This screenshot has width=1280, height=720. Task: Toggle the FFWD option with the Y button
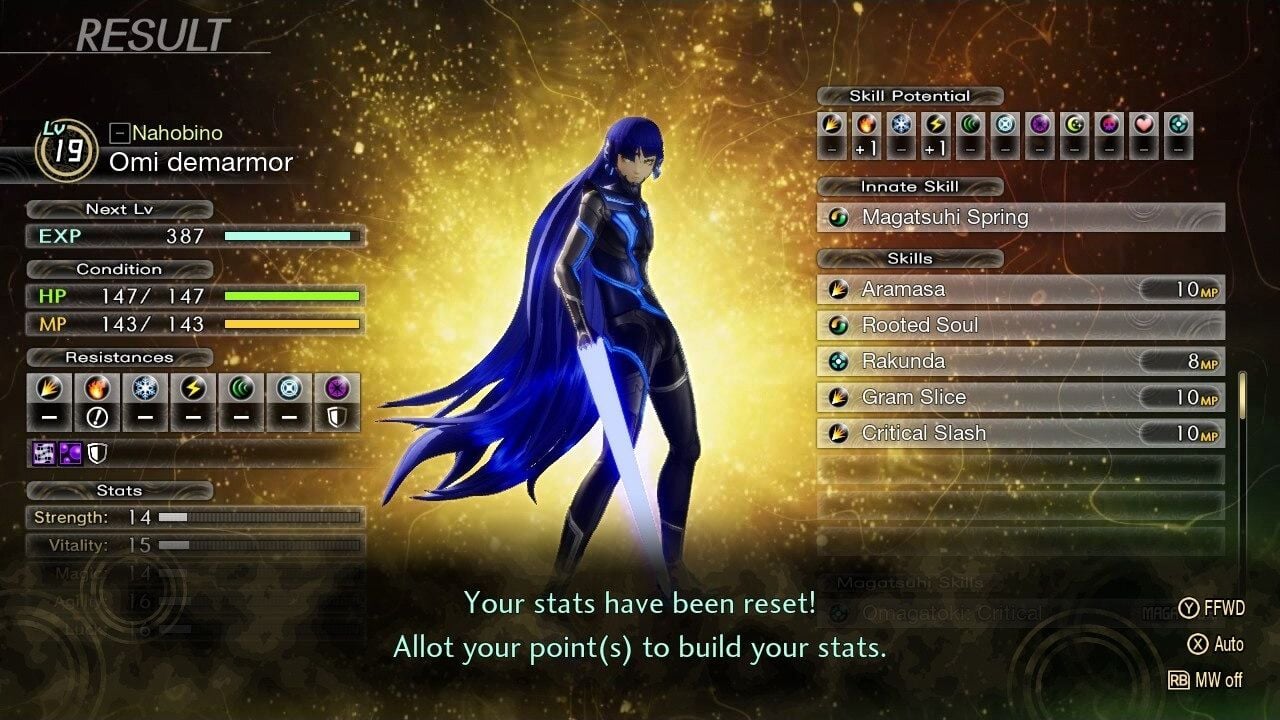(1214, 608)
